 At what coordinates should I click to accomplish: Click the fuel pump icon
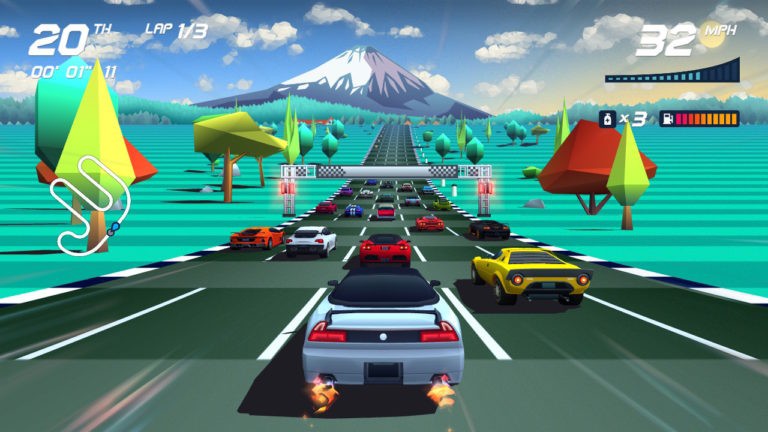click(x=665, y=119)
